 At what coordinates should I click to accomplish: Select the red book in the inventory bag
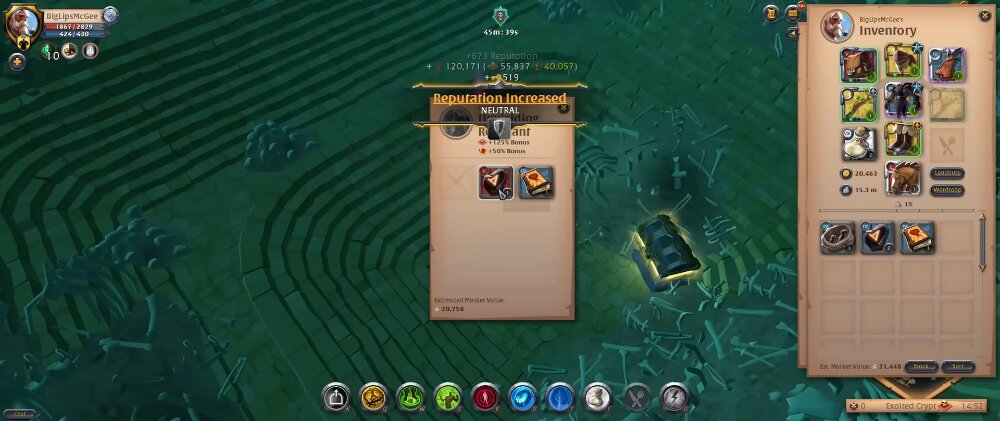(917, 237)
